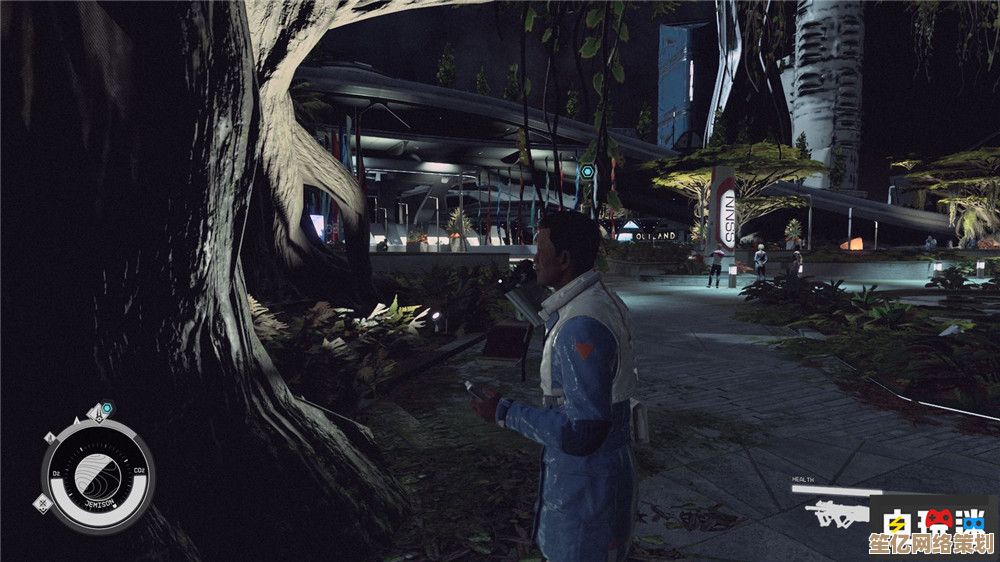Select the cyan hexagon quest marker on compass
This screenshot has height=562, width=1000.
[107, 409]
